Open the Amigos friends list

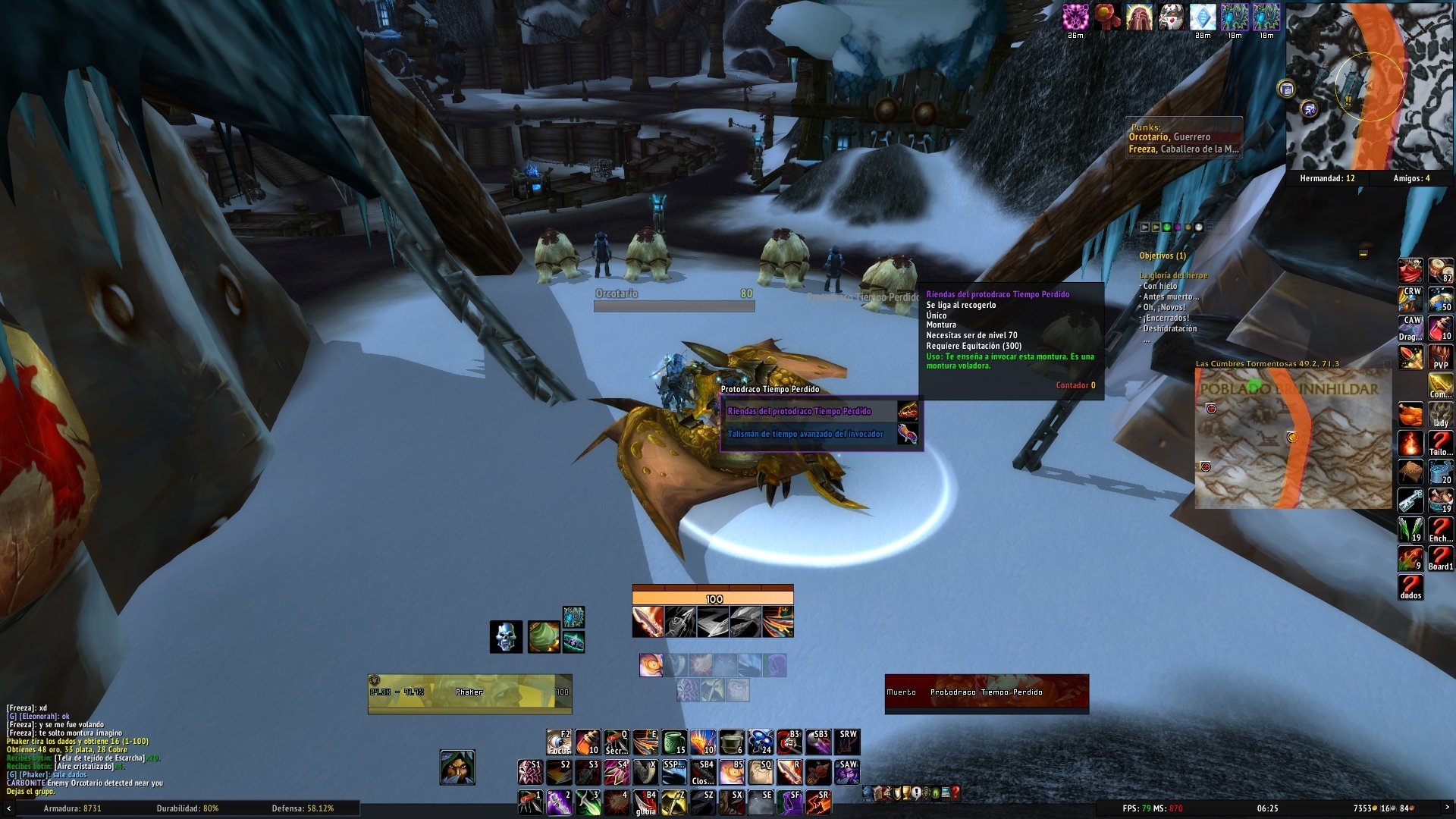[1410, 179]
